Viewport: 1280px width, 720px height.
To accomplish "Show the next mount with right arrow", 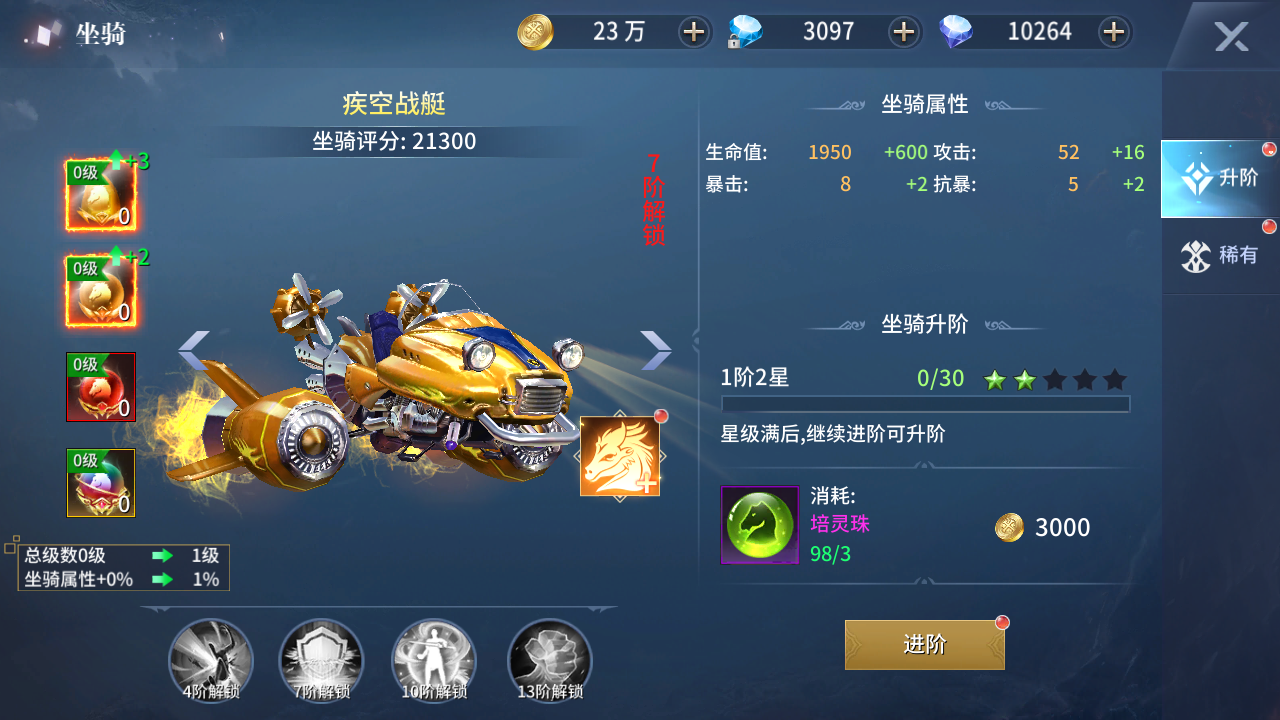I will tap(656, 350).
